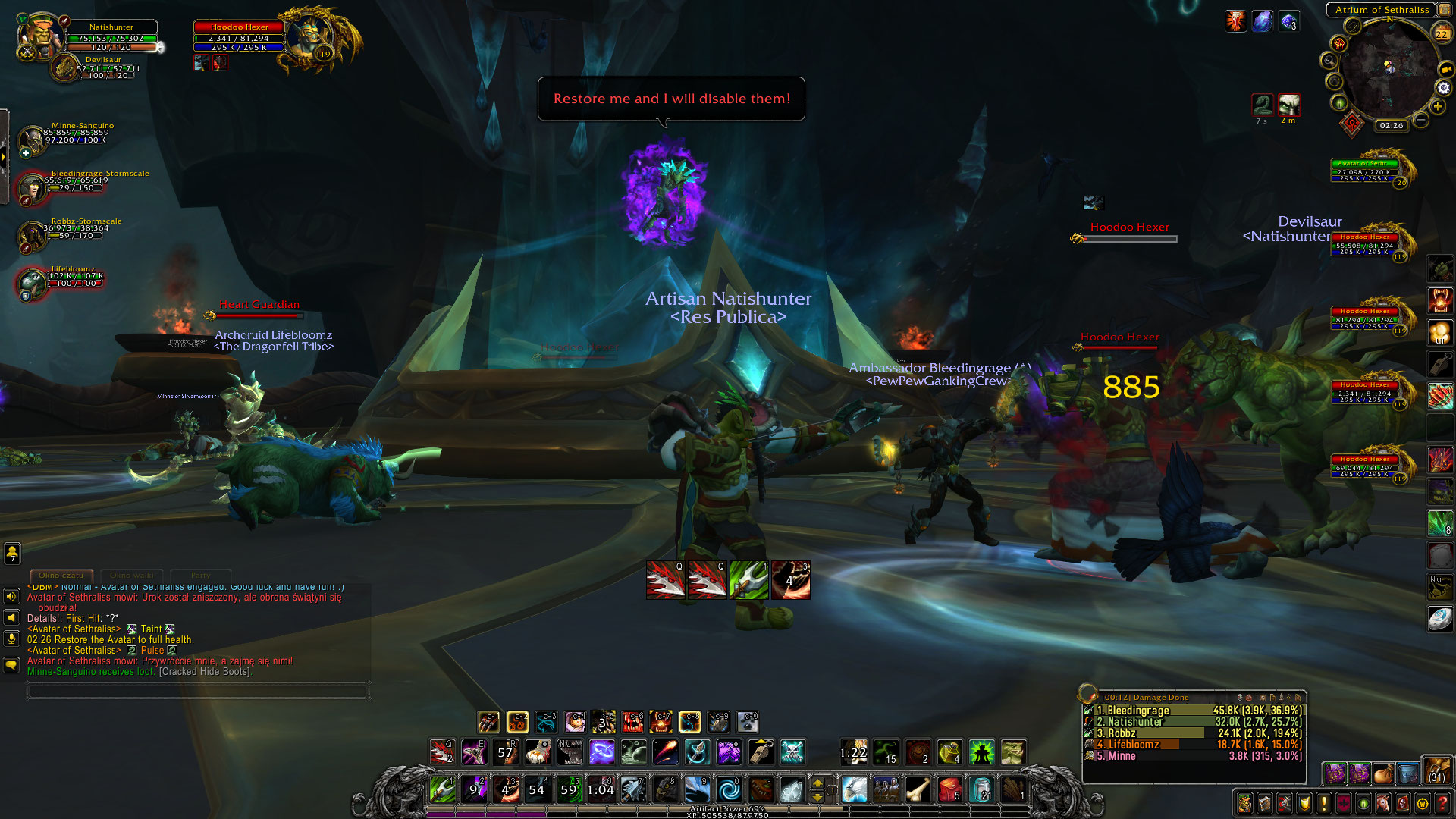Open the Horde PvP queue icon under the minimap
The width and height of the screenshot is (1456, 819).
coord(1352,124)
